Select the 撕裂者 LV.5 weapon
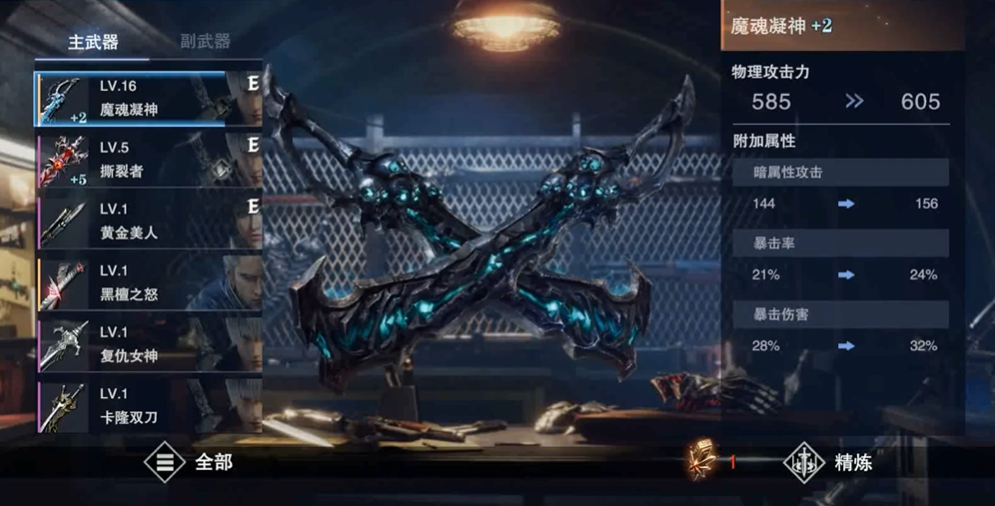This screenshot has width=995, height=506. point(149,160)
